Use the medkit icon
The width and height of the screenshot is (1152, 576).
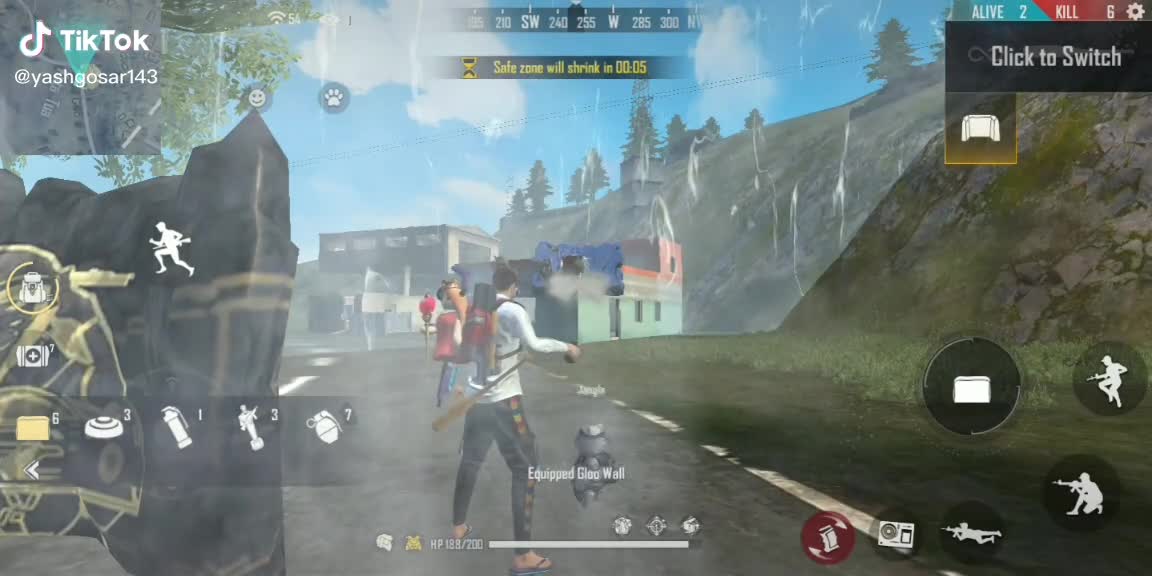click(x=32, y=355)
